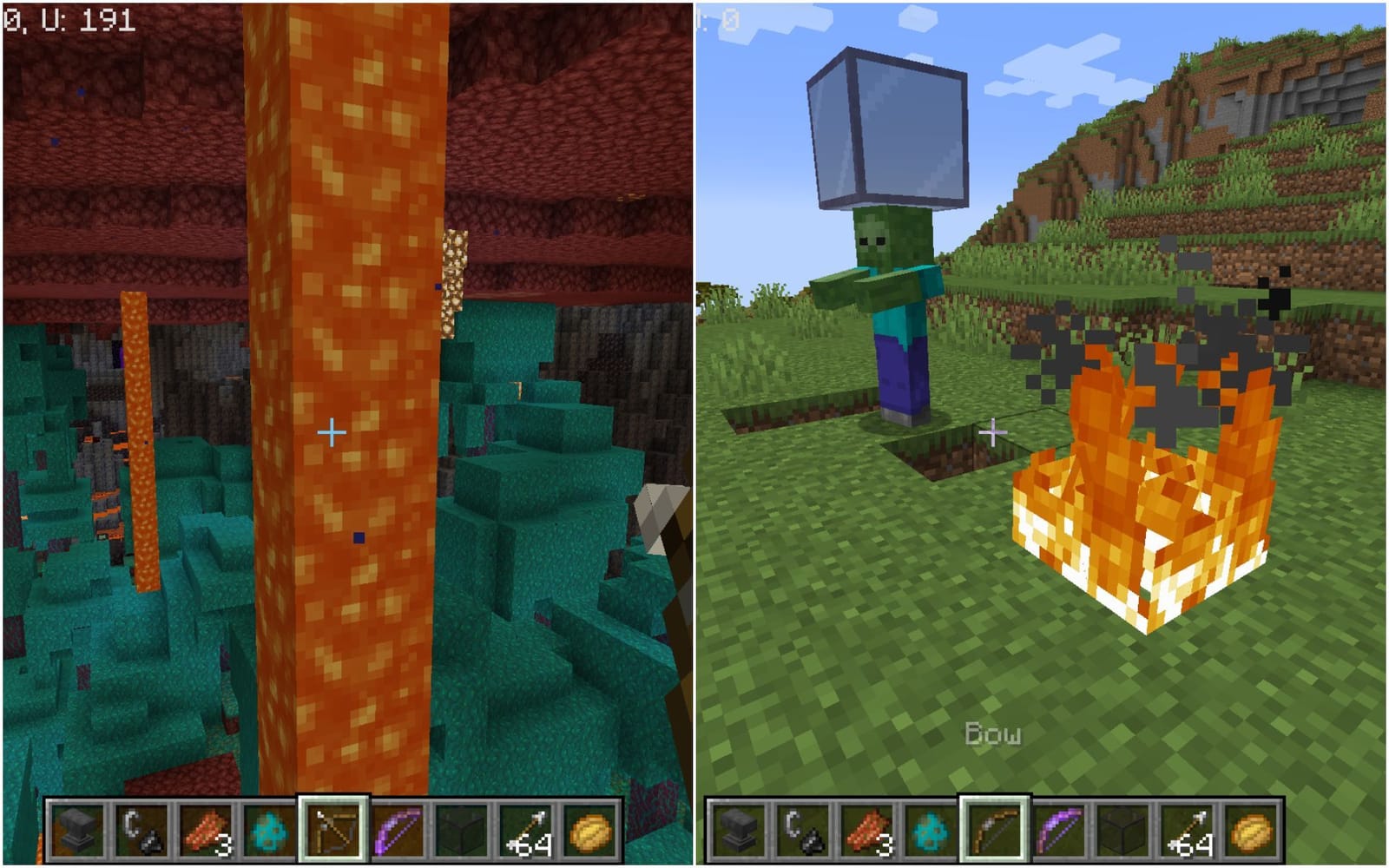Select the raw copper stack of 3
1389x868 pixels.
click(207, 829)
